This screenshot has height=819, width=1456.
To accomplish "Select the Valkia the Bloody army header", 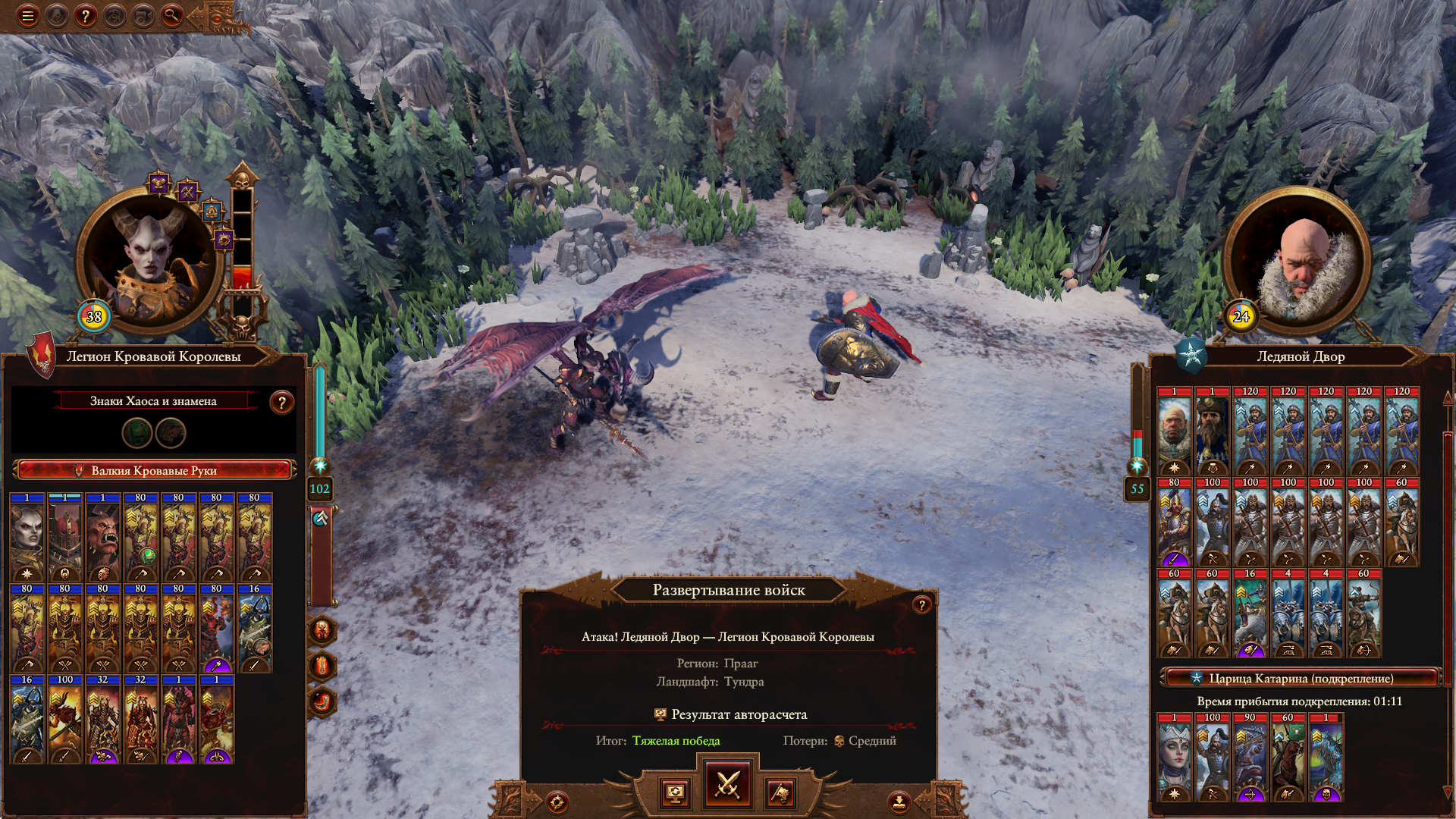I will [x=154, y=470].
